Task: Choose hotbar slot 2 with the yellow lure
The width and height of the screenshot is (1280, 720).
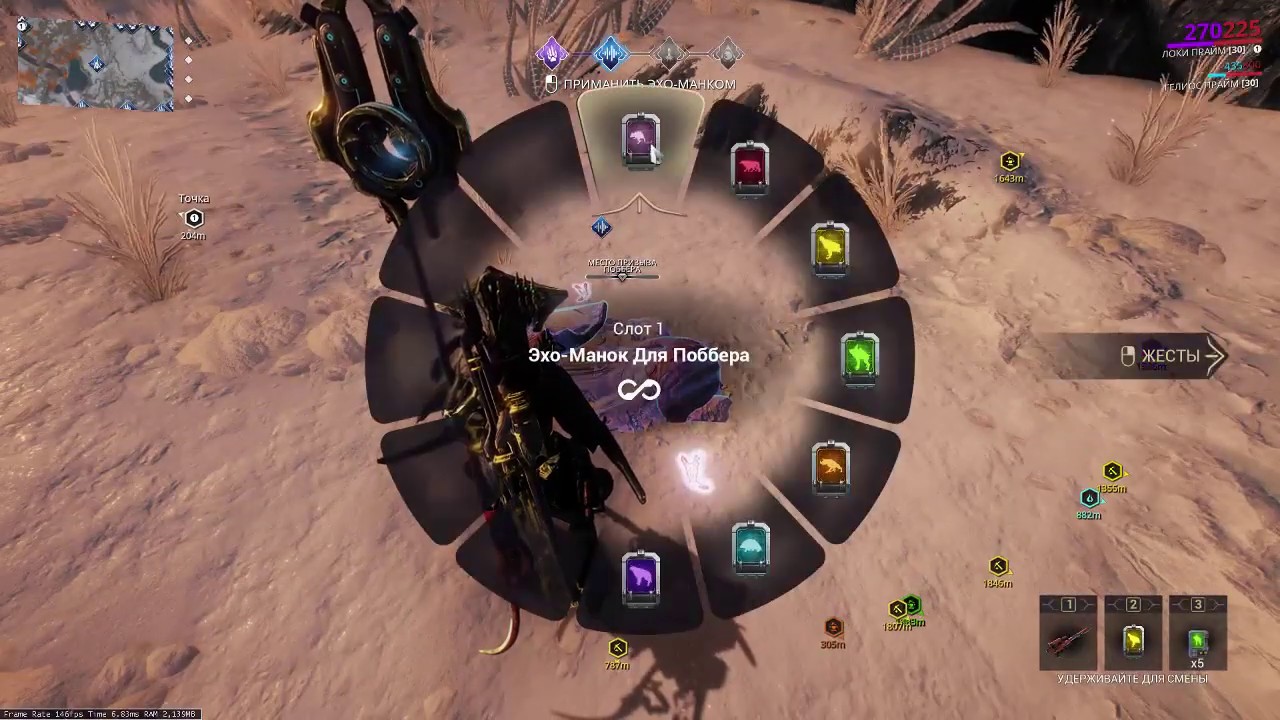Action: 1133,639
